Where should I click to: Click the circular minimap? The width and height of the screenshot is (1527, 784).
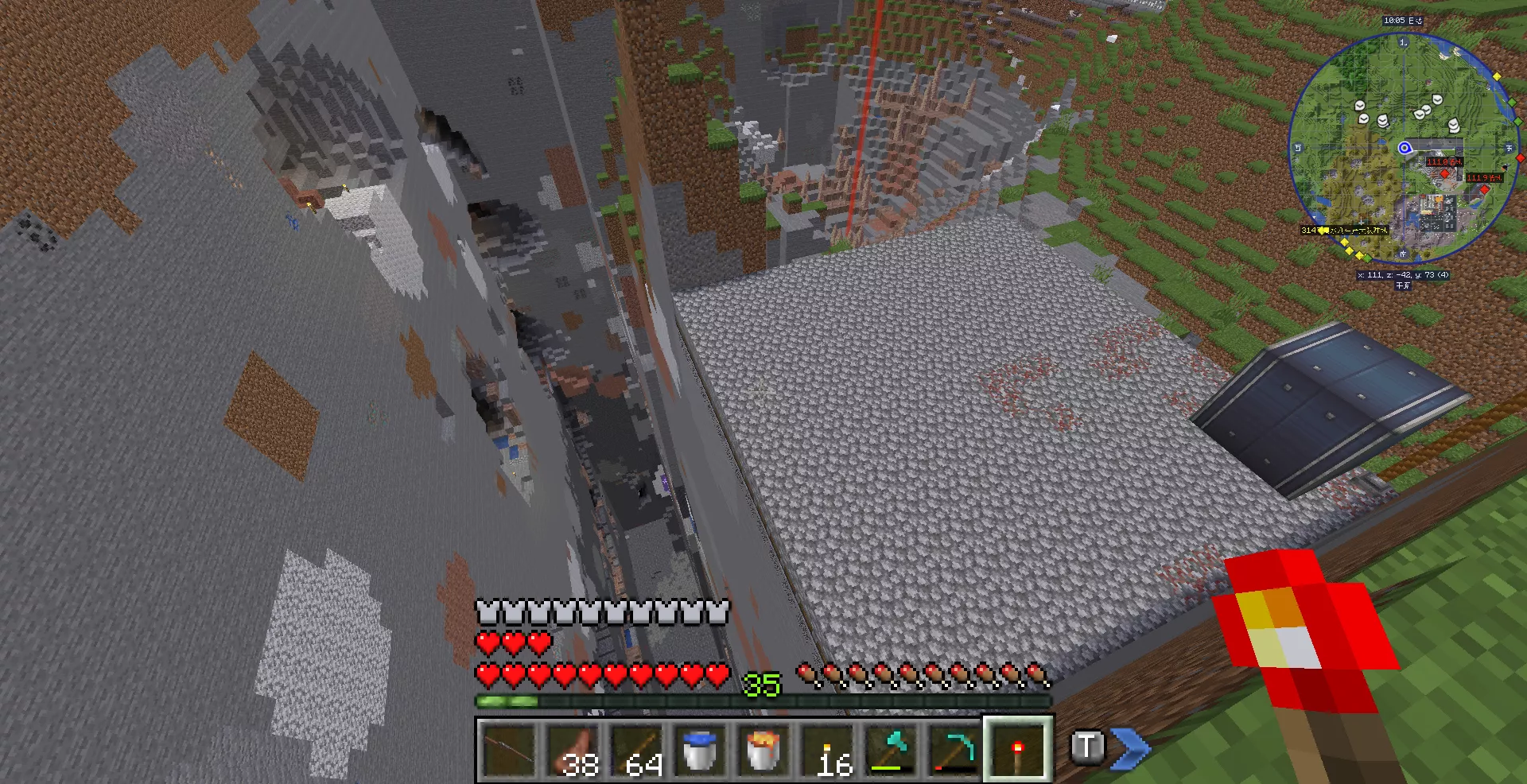(1404, 147)
